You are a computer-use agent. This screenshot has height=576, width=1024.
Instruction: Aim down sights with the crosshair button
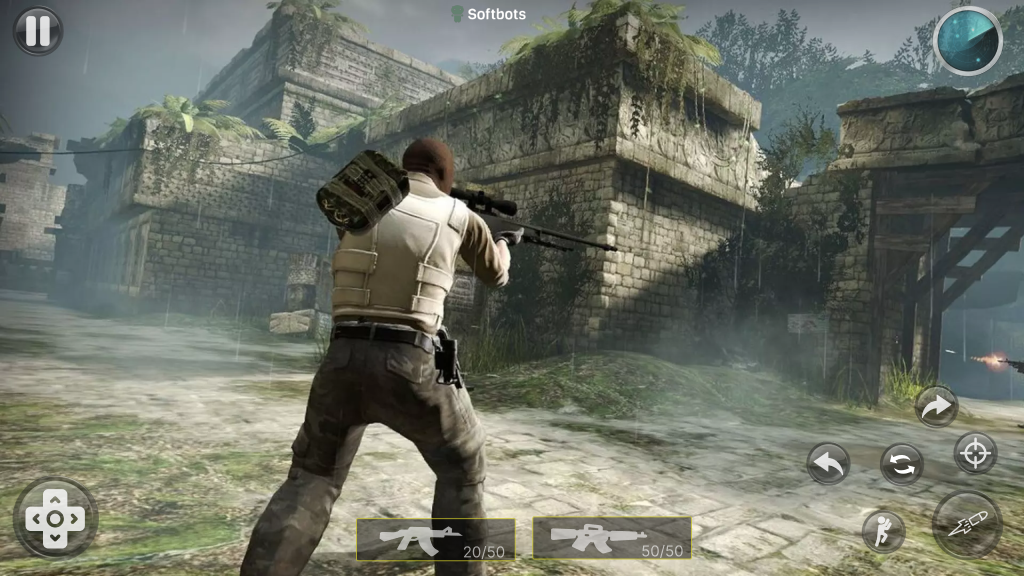click(974, 453)
